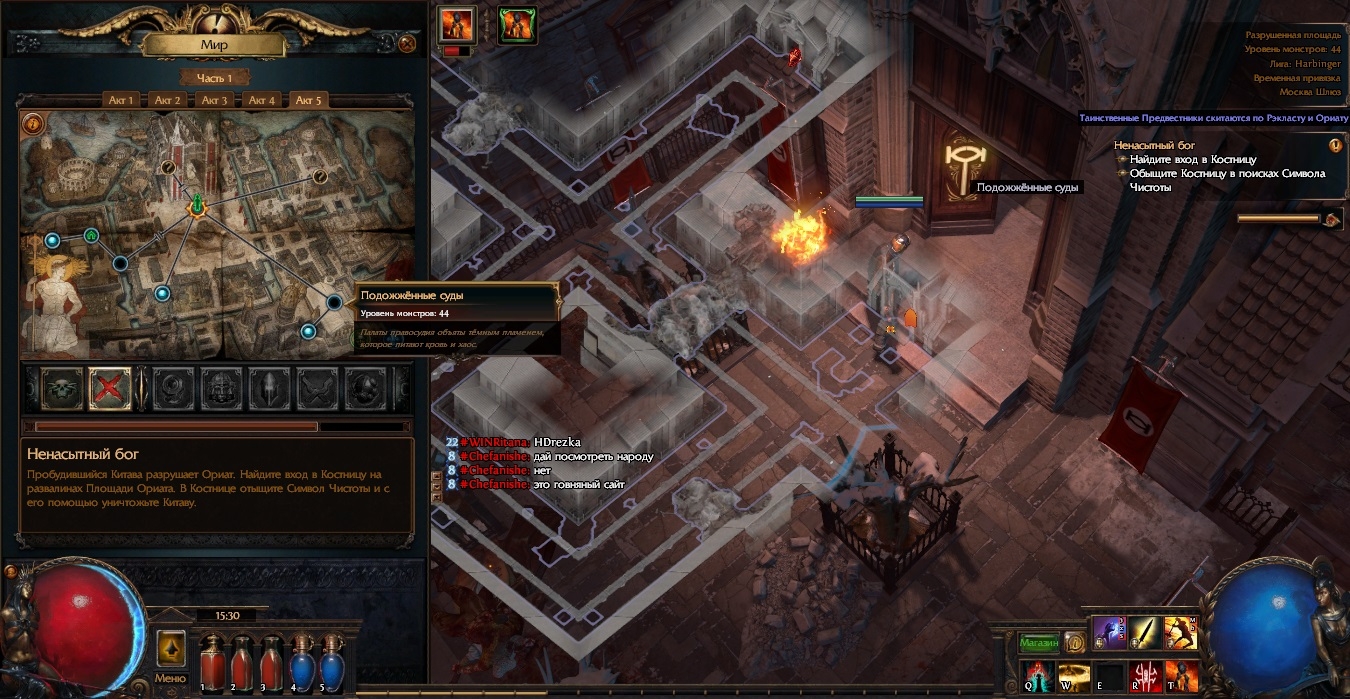Image resolution: width=1350 pixels, height=699 pixels.
Task: Activate the black sword attack skill
Action: 1146,633
